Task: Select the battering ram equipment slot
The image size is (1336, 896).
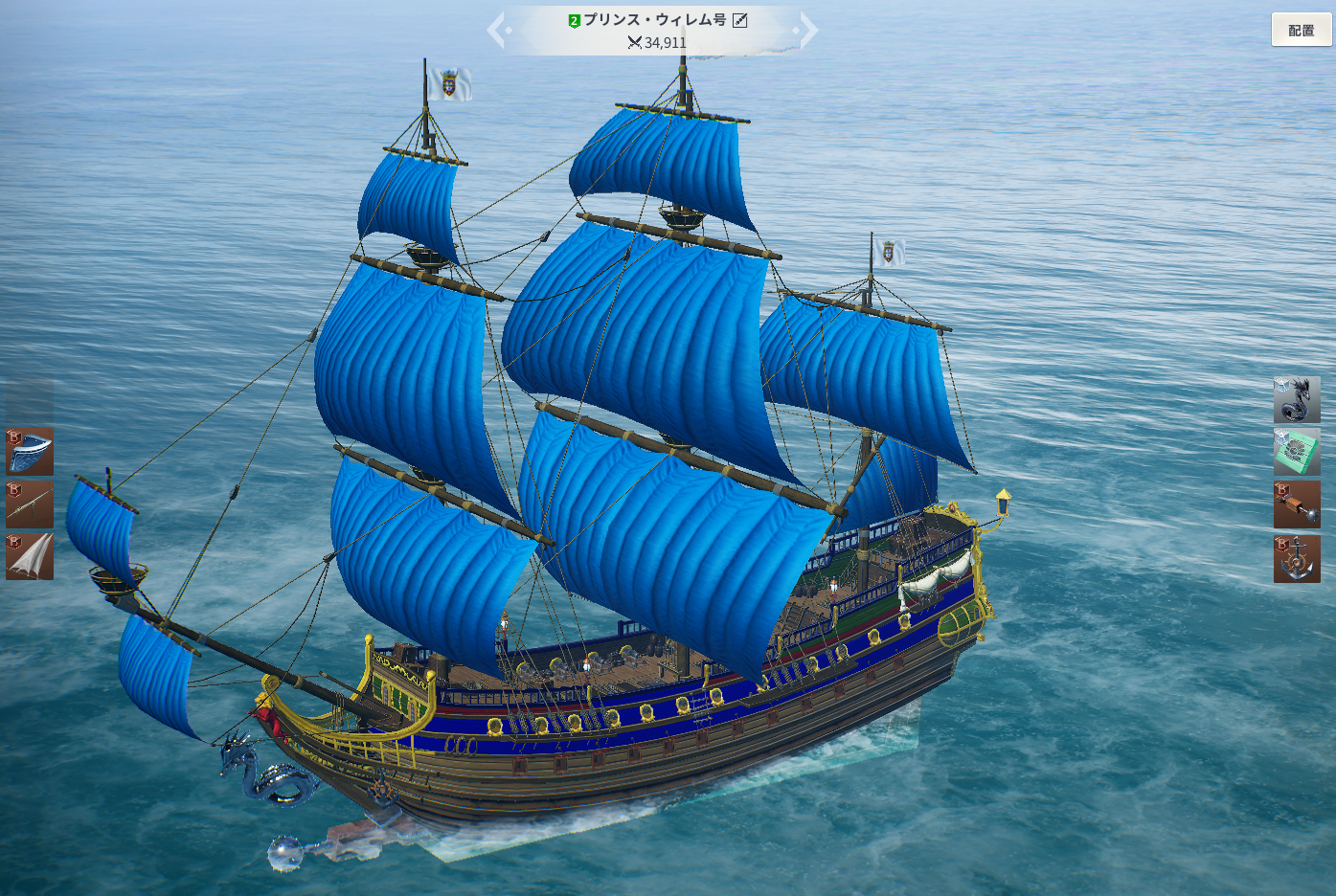Action: click(x=1297, y=504)
